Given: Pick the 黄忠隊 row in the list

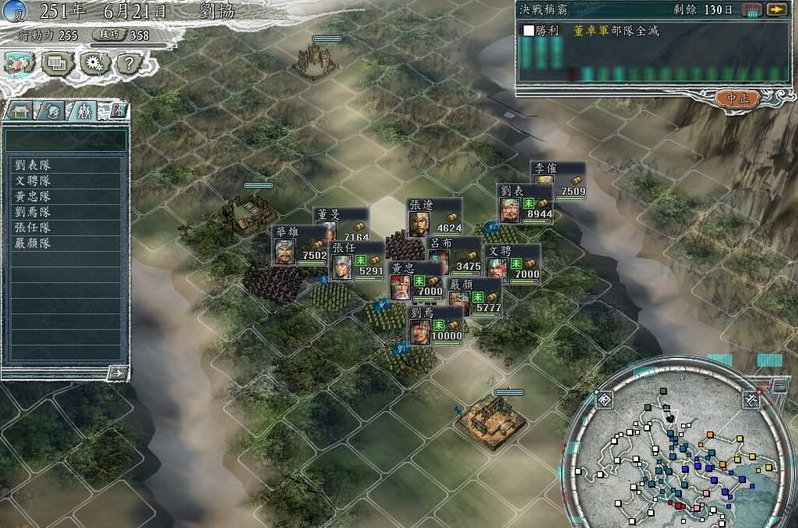Looking at the screenshot, I should (x=34, y=197).
